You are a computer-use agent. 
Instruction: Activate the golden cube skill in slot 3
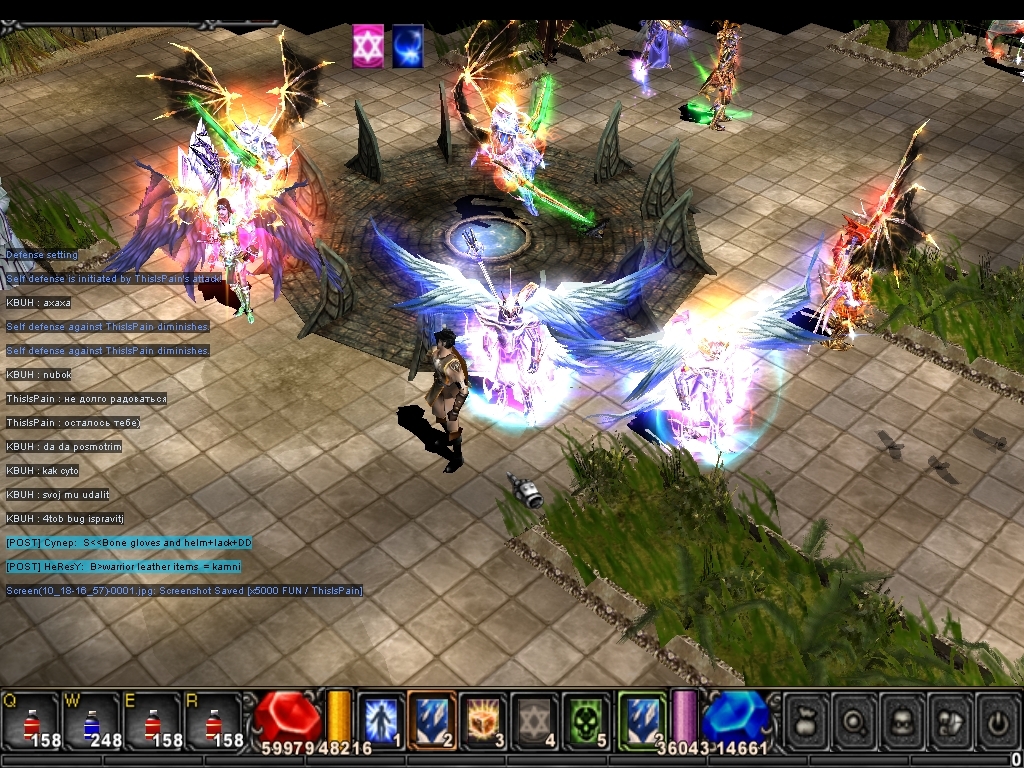tap(483, 720)
